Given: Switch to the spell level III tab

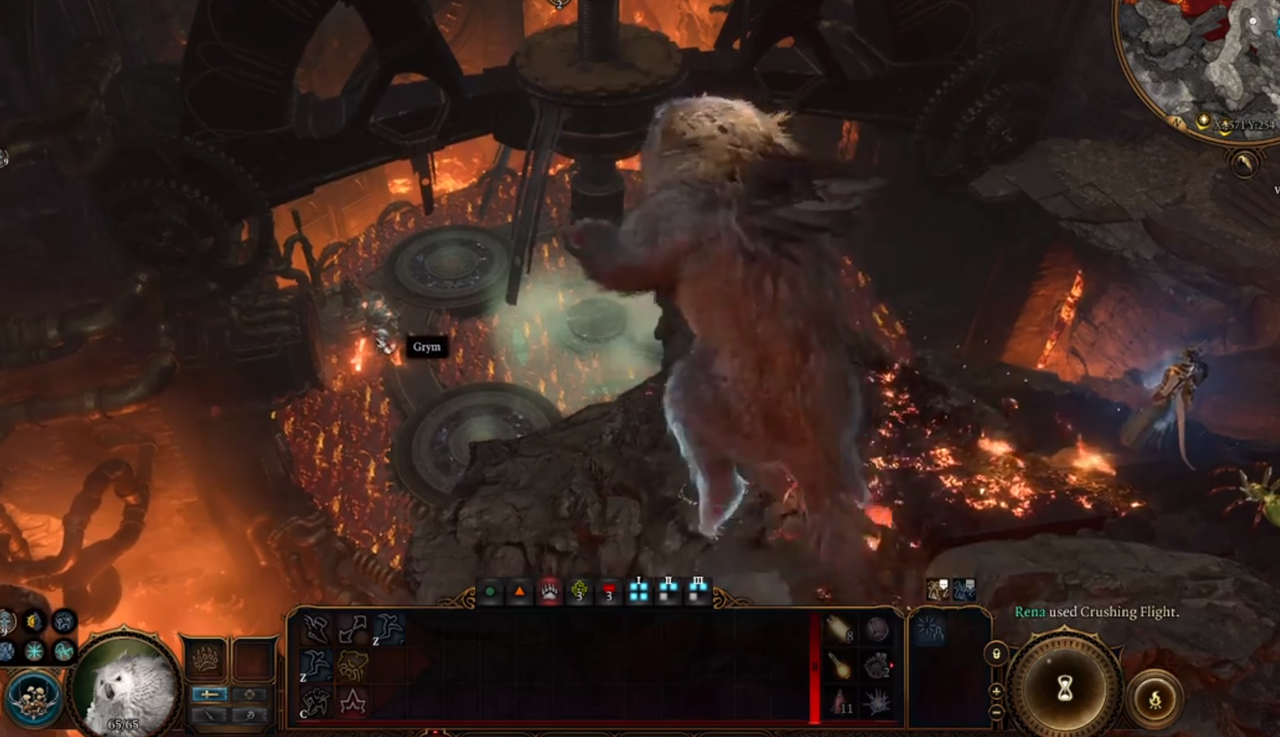Looking at the screenshot, I should 697,588.
